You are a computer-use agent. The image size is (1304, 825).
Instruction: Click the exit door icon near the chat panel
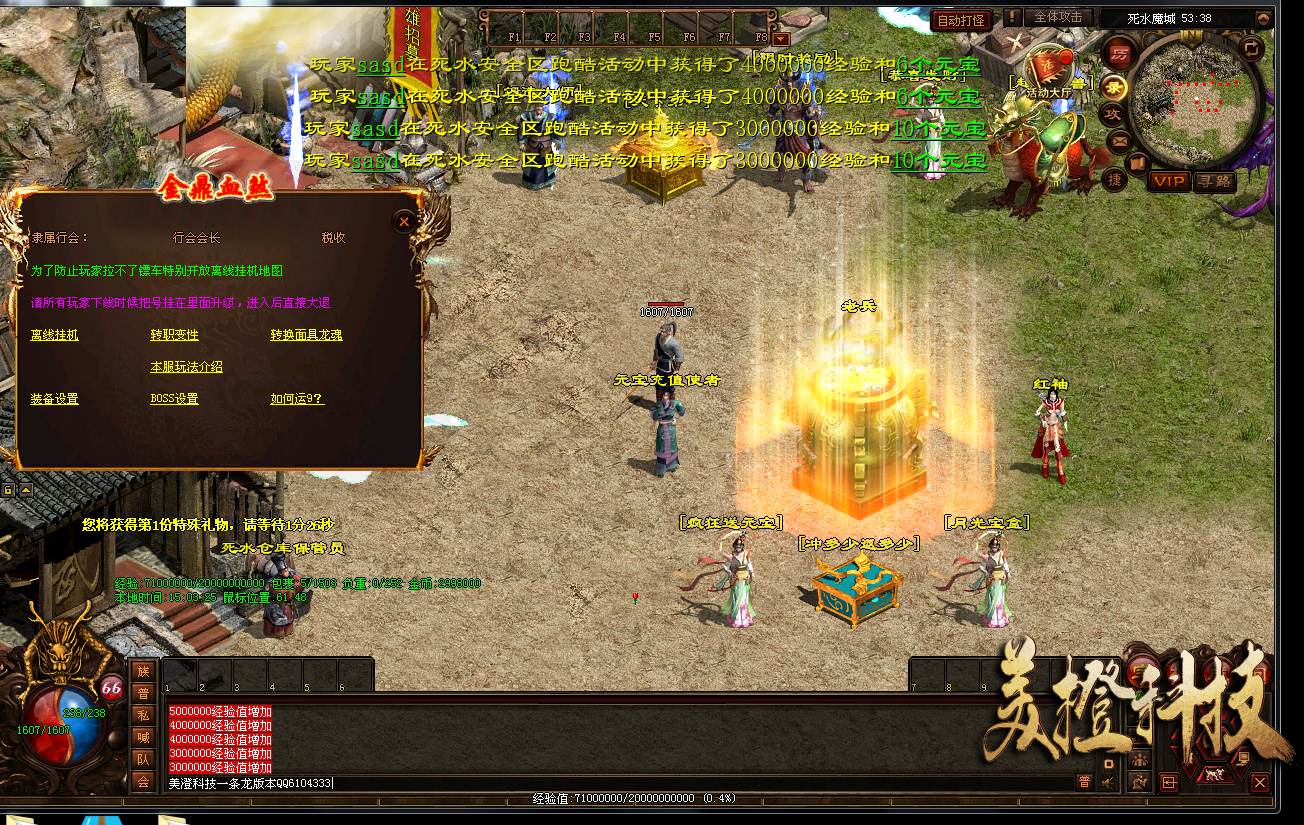pyautogui.click(x=1169, y=783)
